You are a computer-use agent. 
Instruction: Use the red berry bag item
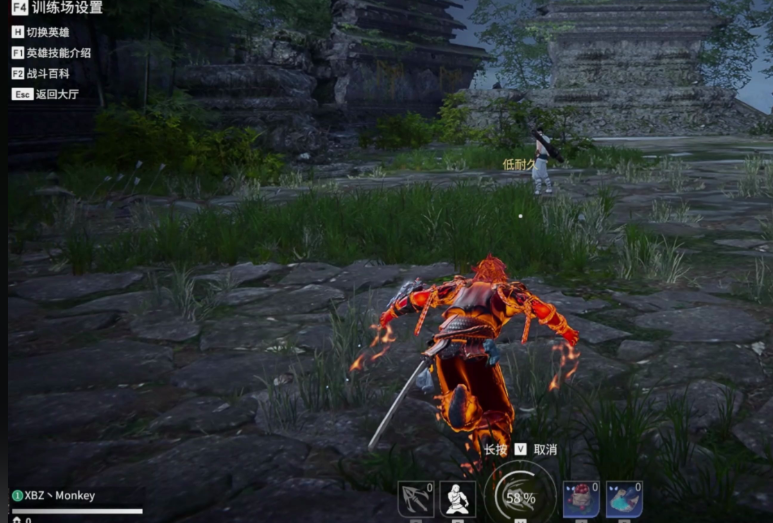[x=581, y=499]
